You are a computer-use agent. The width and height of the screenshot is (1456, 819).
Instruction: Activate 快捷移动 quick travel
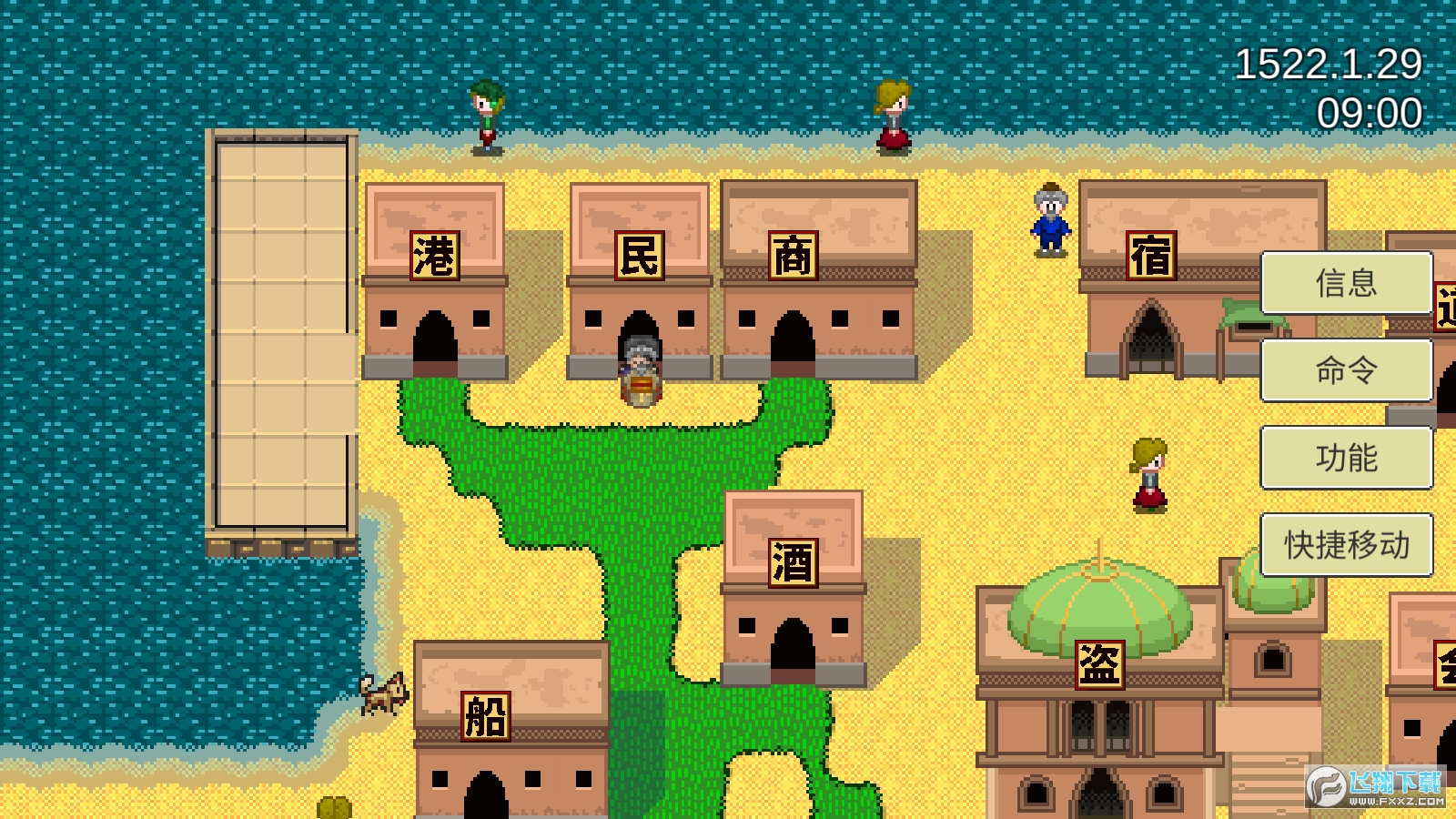[x=1346, y=545]
